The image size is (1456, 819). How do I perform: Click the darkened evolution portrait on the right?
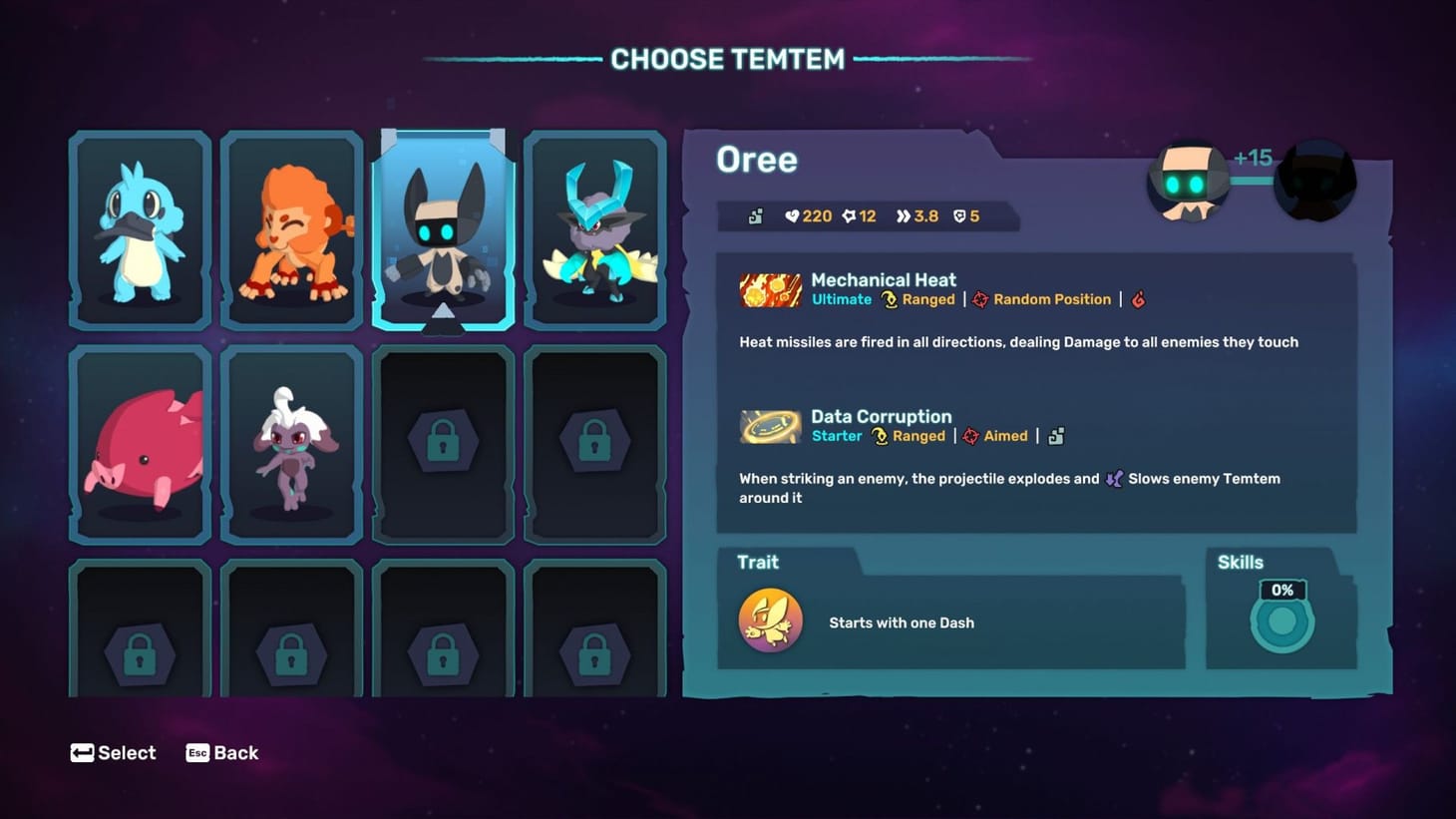click(1314, 180)
